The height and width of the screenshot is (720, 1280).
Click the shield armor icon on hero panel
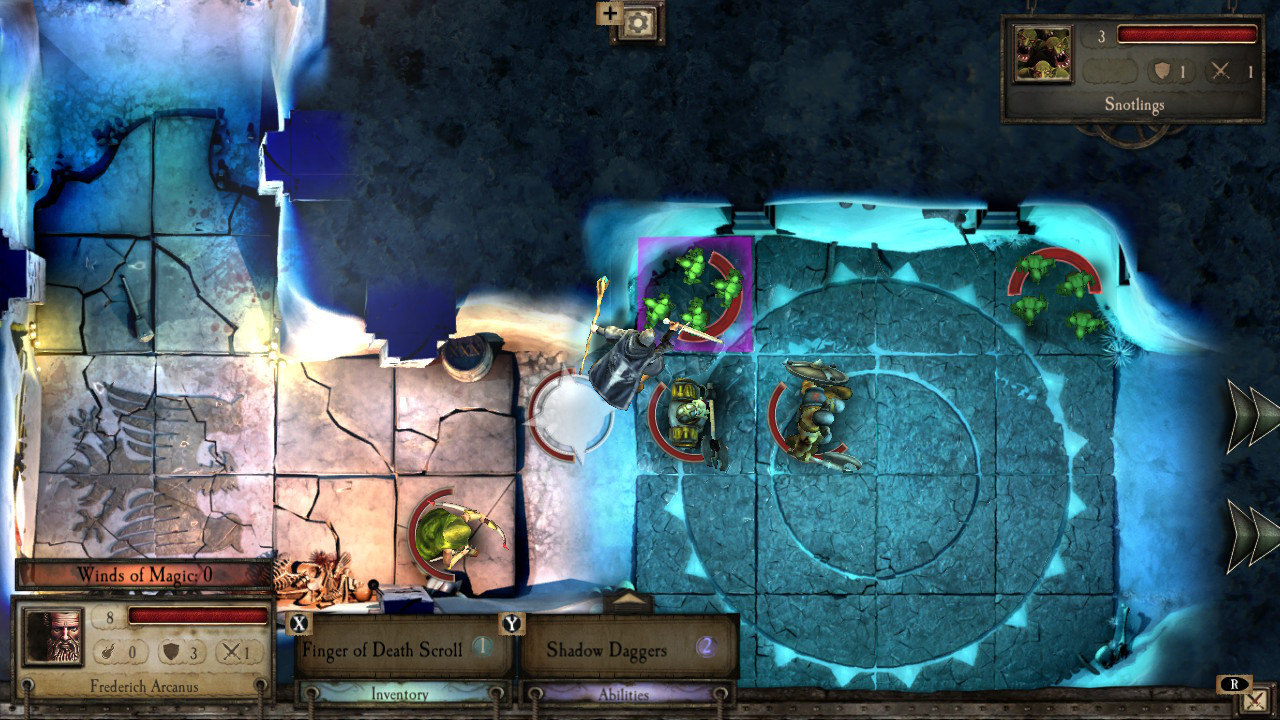pos(170,653)
